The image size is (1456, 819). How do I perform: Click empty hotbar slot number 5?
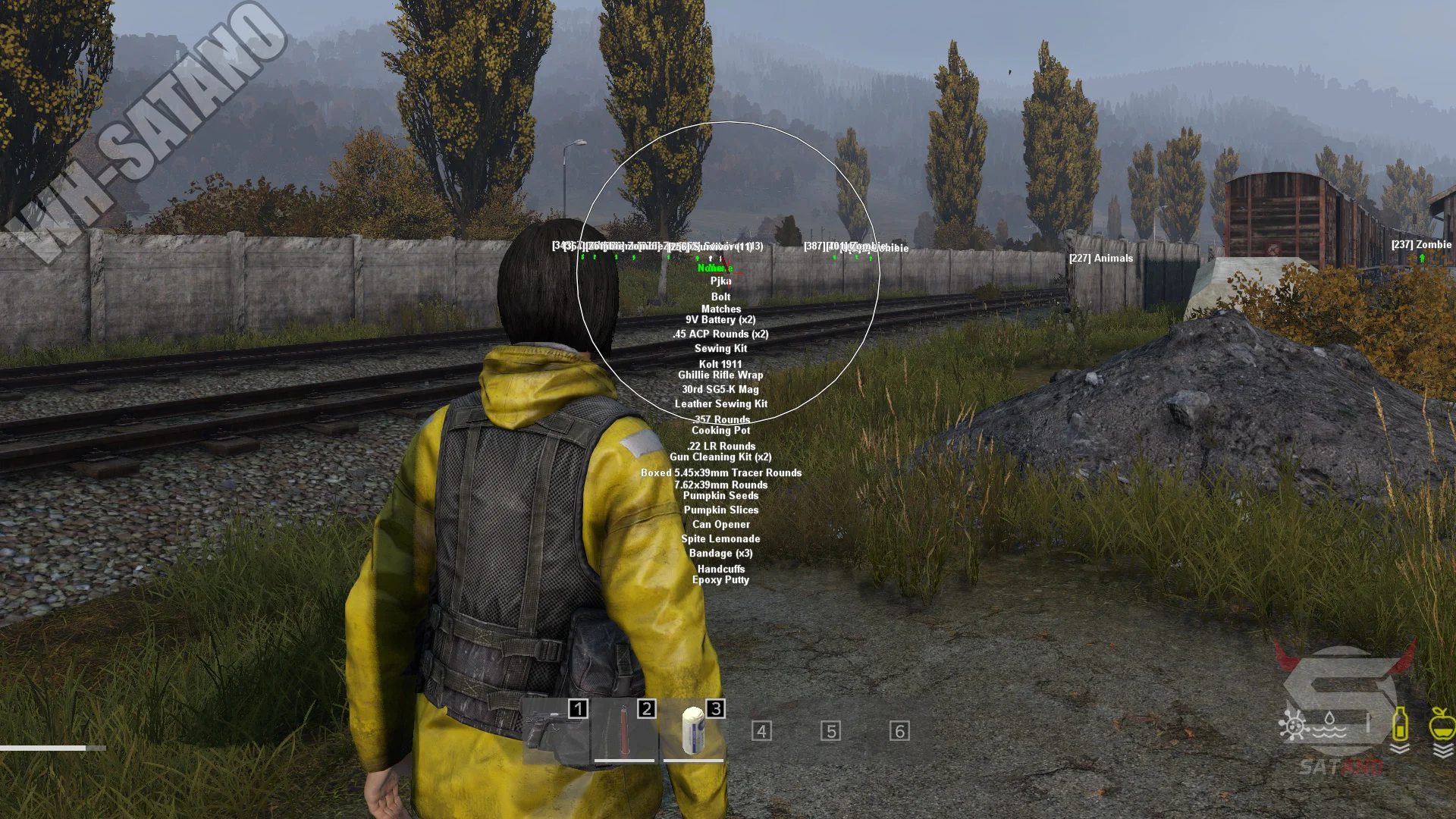coord(830,731)
